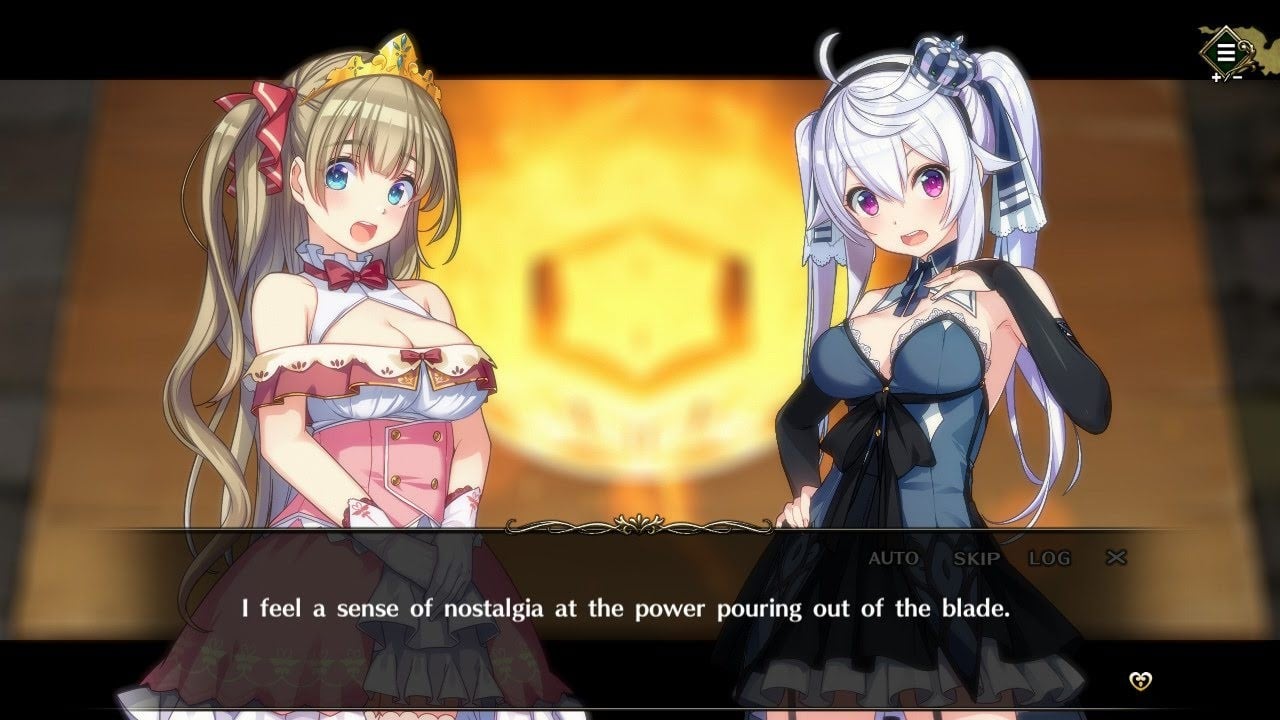This screenshot has height=720, width=1280.
Task: Click the world minimap in the top-right corner
Action: 1264,45
